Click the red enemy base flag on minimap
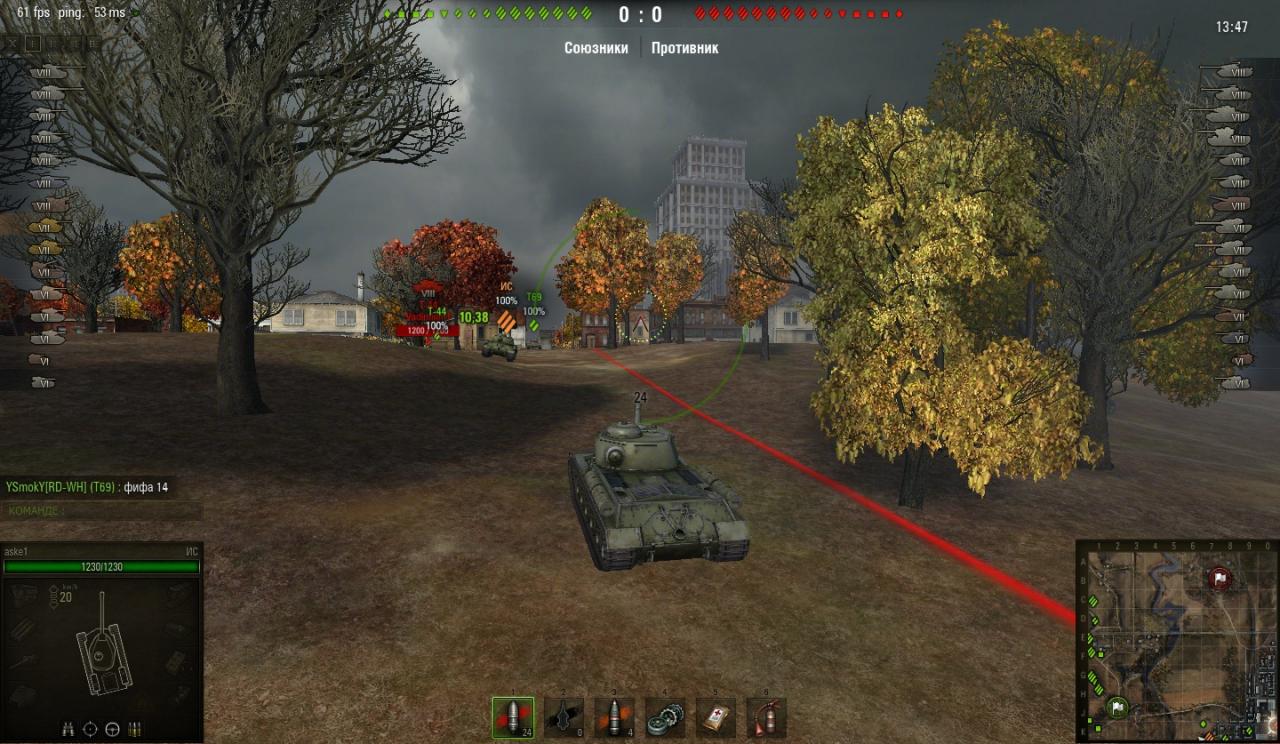This screenshot has height=744, width=1280. 1218,578
